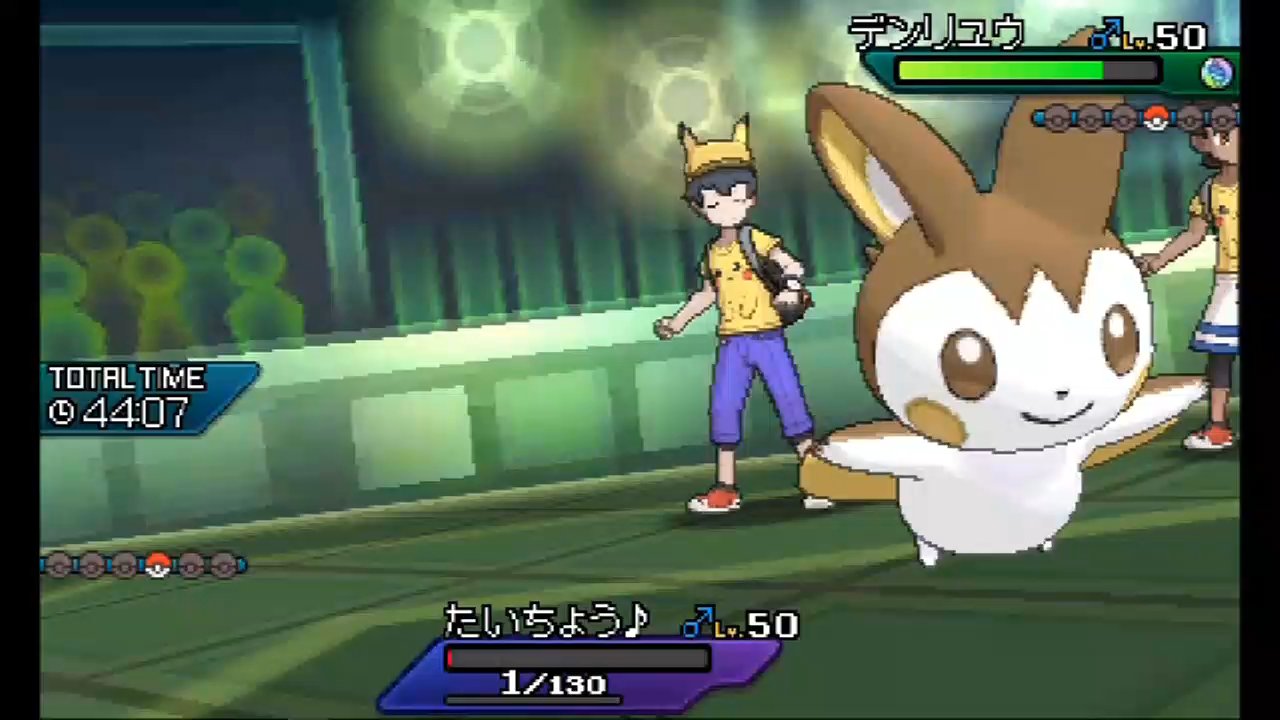This screenshot has height=720, width=1280.
Task: Select the red active Poké Ball in the opponent's lineup
Action: tap(1155, 119)
